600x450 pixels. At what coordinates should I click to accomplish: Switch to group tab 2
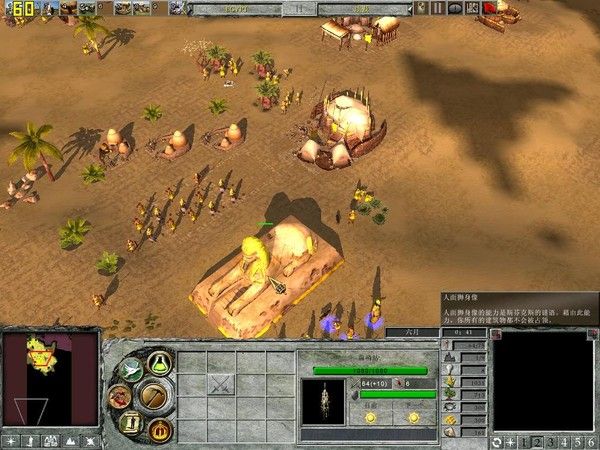click(536, 441)
